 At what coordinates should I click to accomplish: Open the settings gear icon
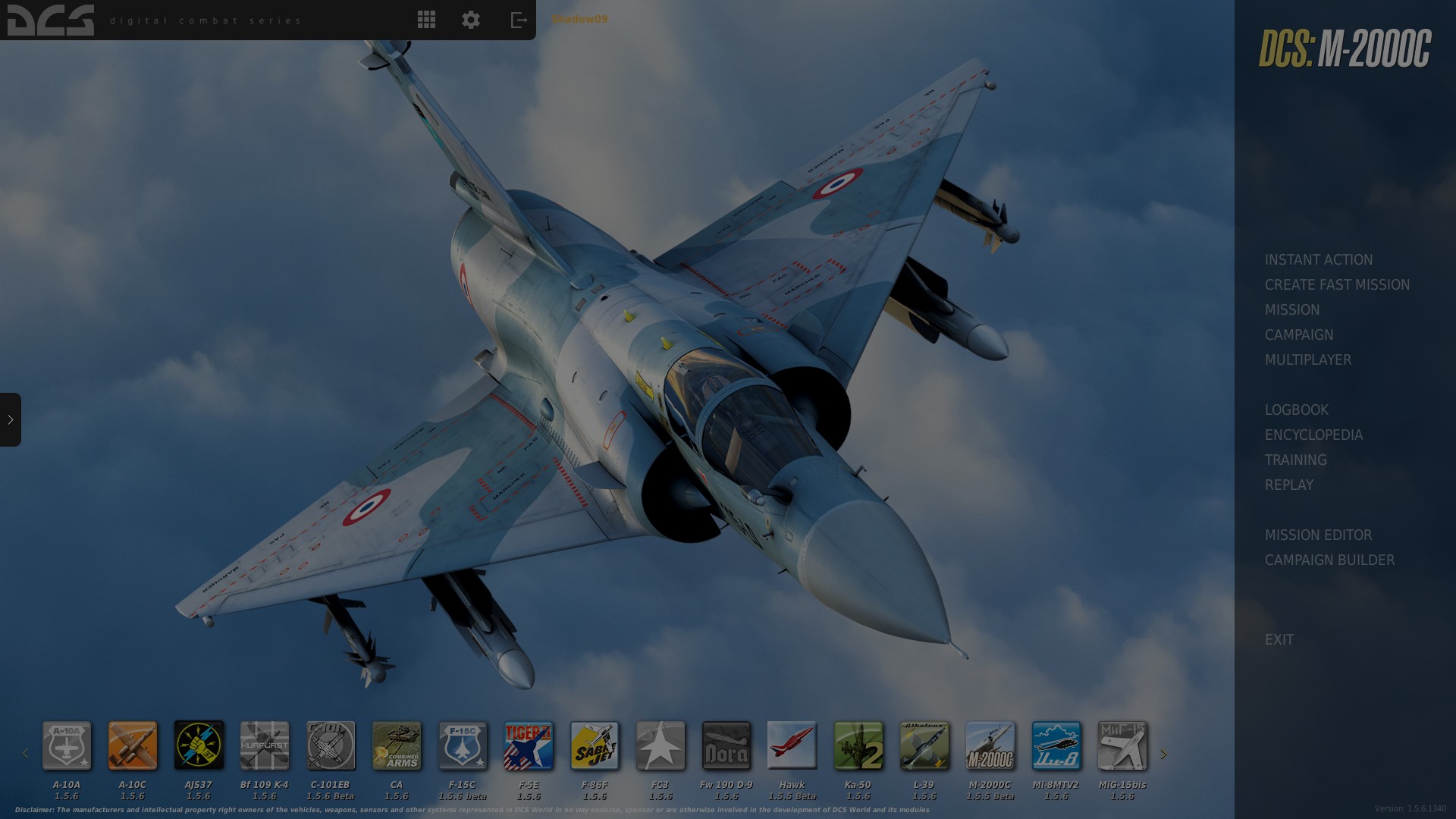click(470, 20)
